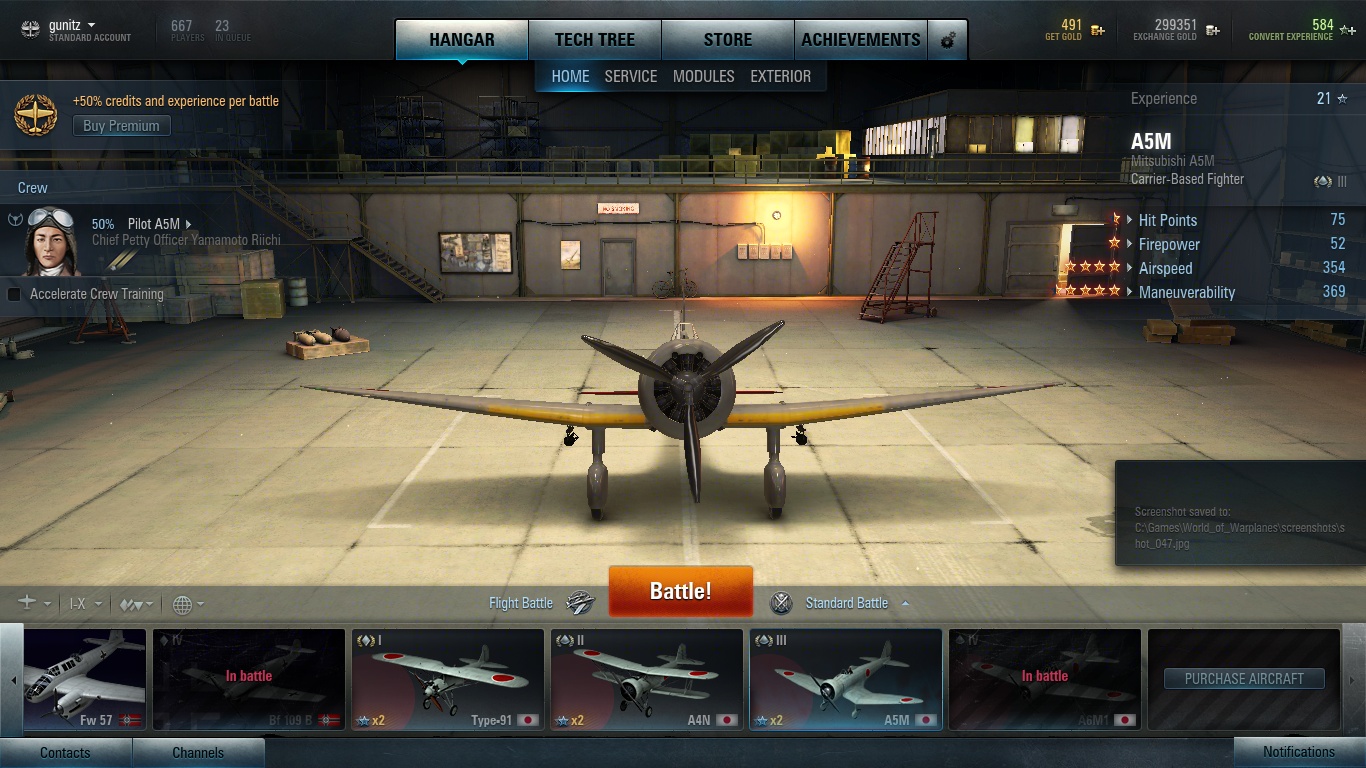Open the Exterior tab
This screenshot has width=1366, height=768.
pyautogui.click(x=781, y=76)
